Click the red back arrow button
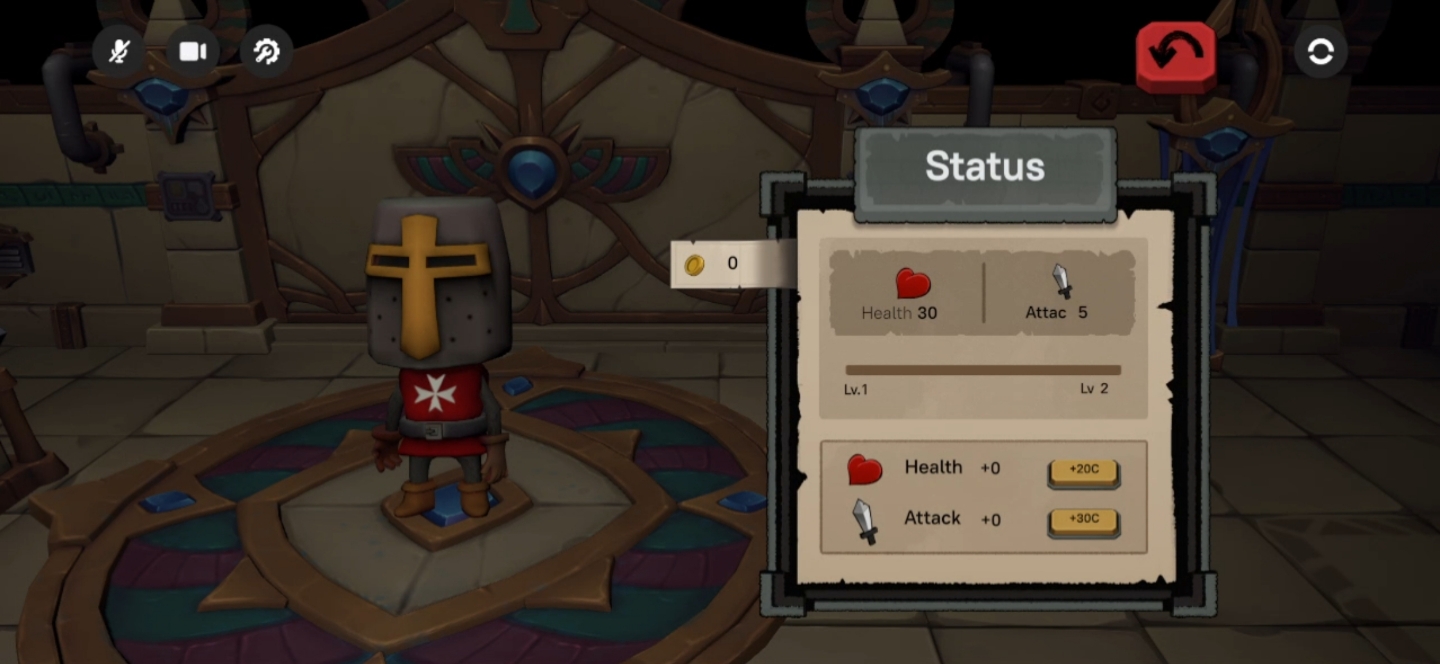Viewport: 1440px width, 664px height. pos(1175,55)
